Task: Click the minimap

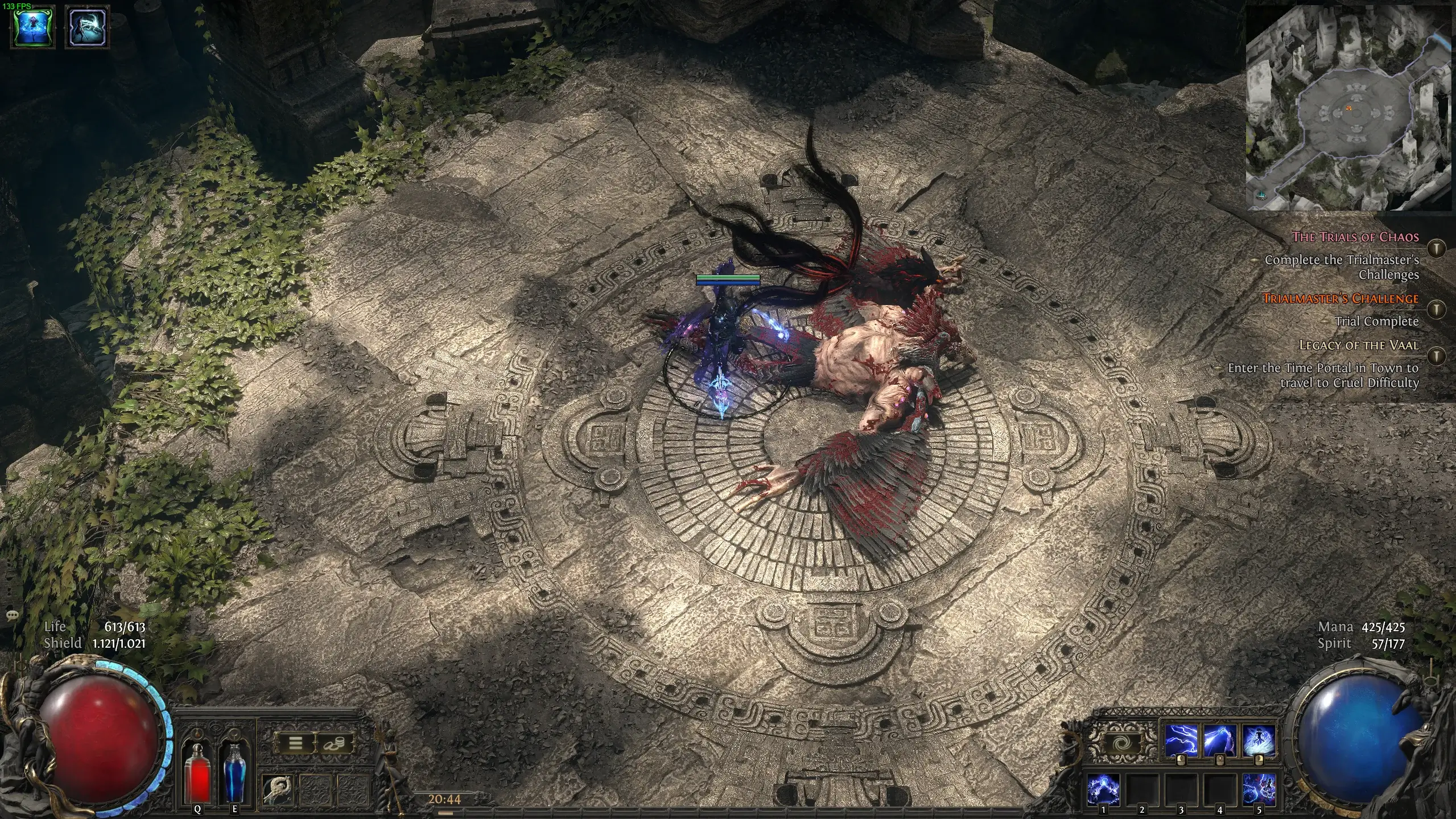Action: click(x=1348, y=108)
